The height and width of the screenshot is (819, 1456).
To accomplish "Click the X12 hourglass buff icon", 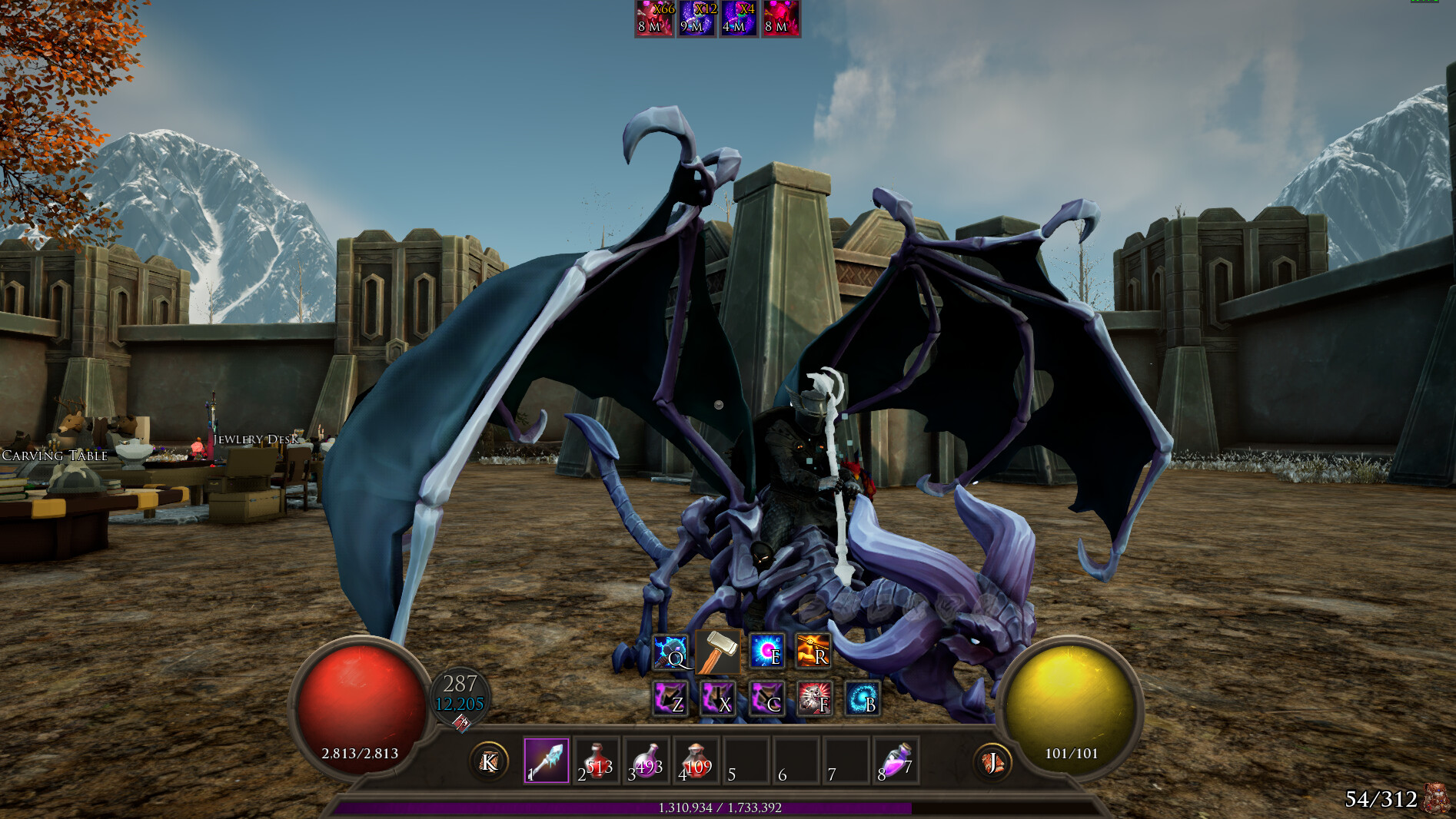I will (696, 19).
